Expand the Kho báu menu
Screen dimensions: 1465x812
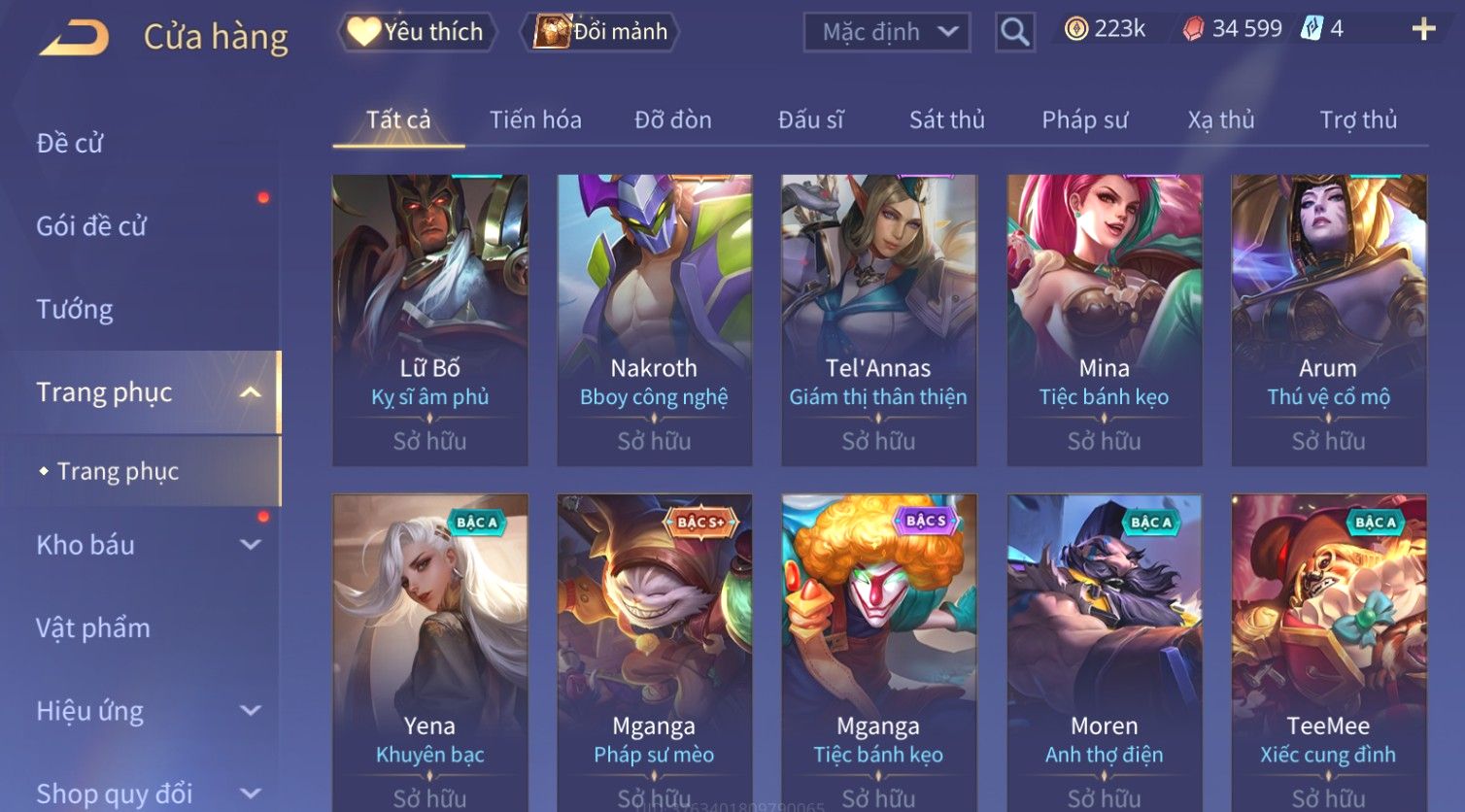click(x=146, y=545)
